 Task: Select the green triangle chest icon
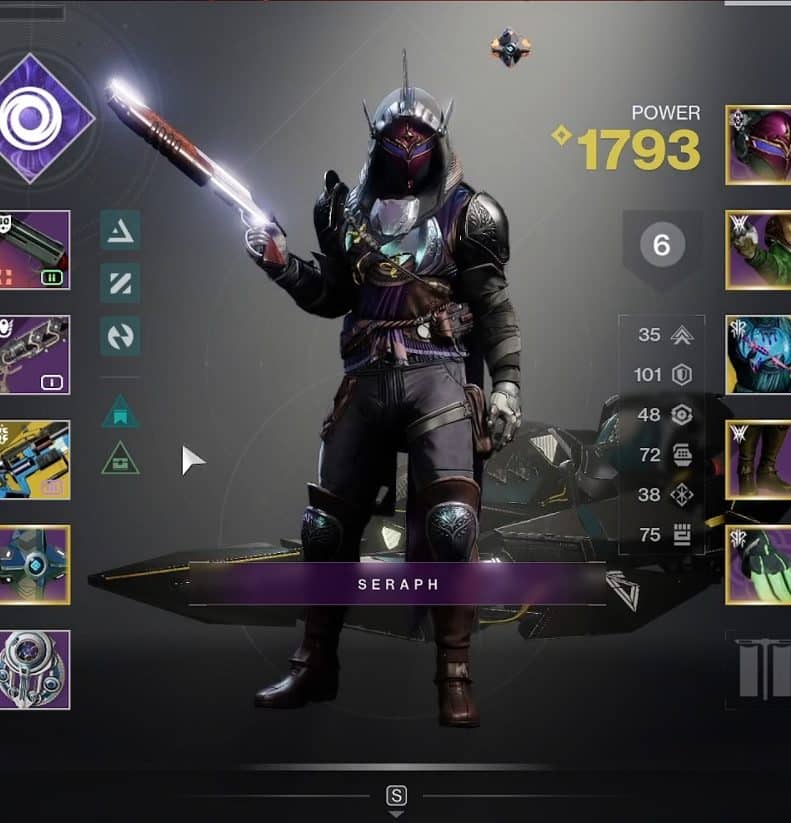120,458
